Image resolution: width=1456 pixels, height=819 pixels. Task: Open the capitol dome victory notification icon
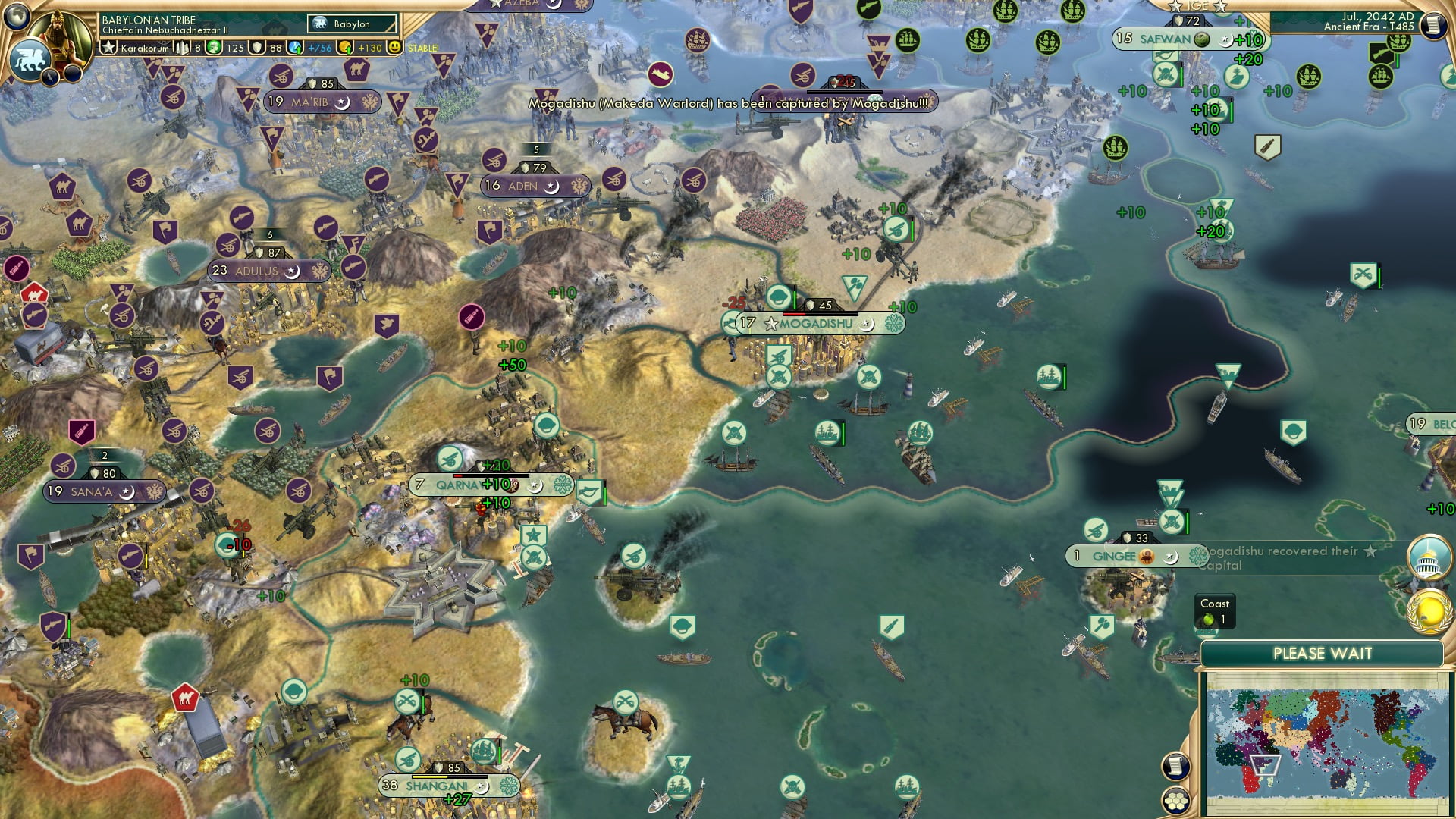(1428, 557)
